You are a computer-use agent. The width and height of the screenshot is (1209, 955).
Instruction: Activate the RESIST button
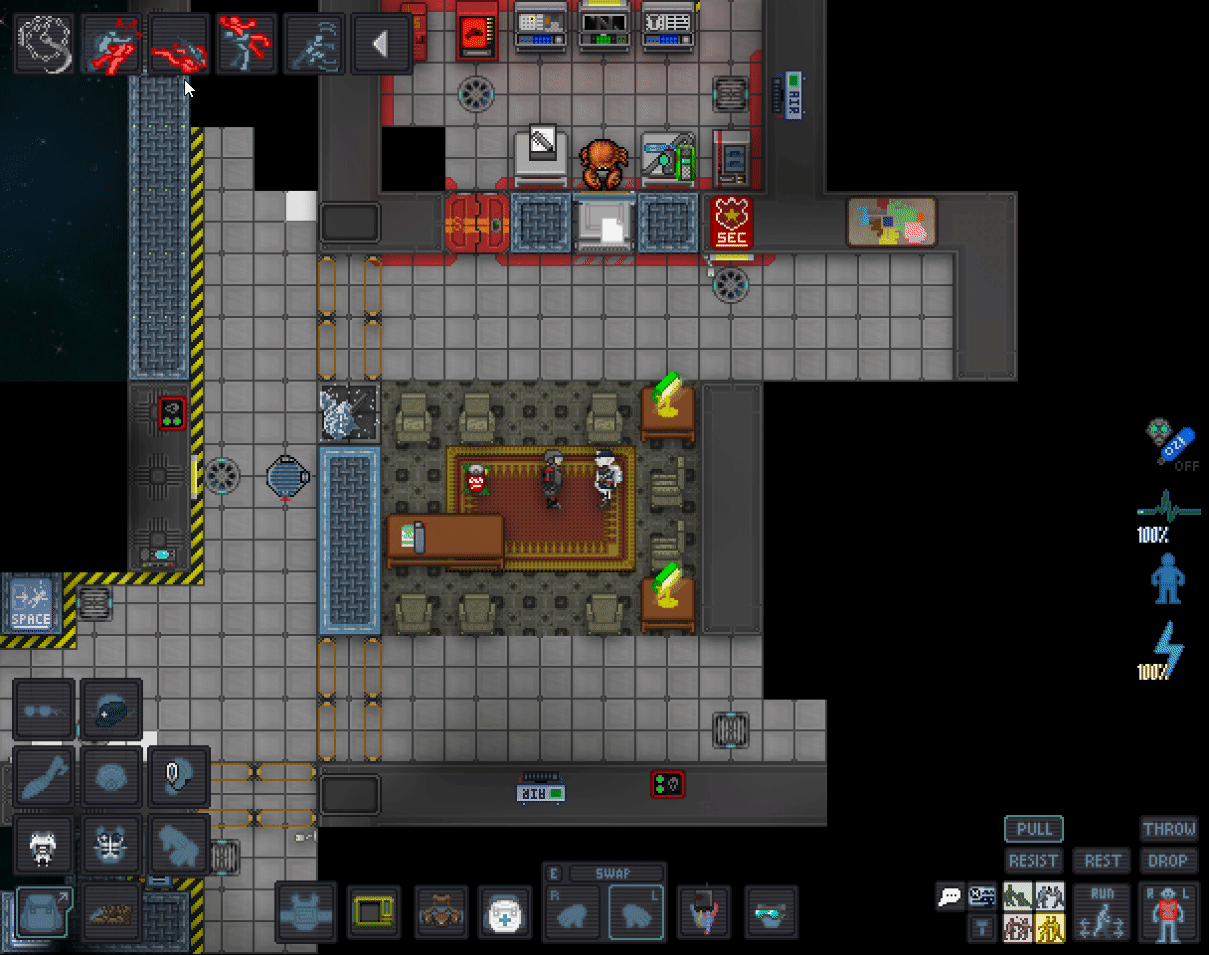coord(1034,860)
